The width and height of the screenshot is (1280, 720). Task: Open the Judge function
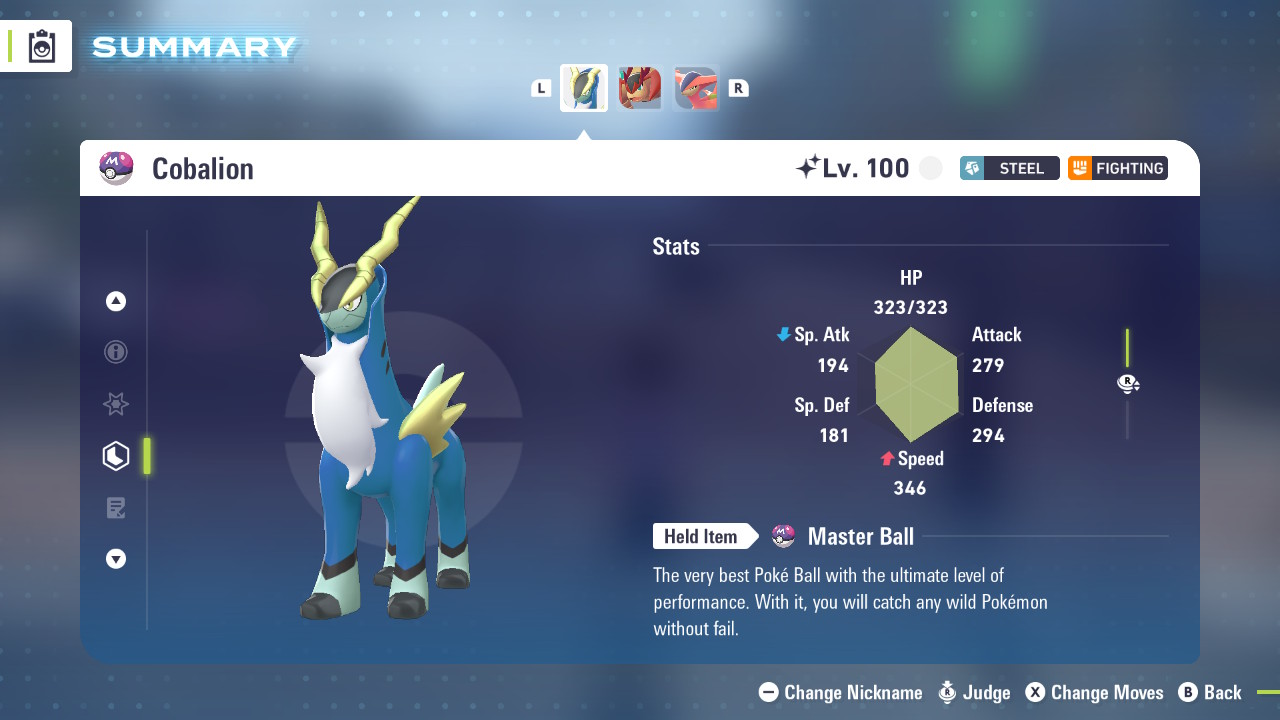(974, 692)
